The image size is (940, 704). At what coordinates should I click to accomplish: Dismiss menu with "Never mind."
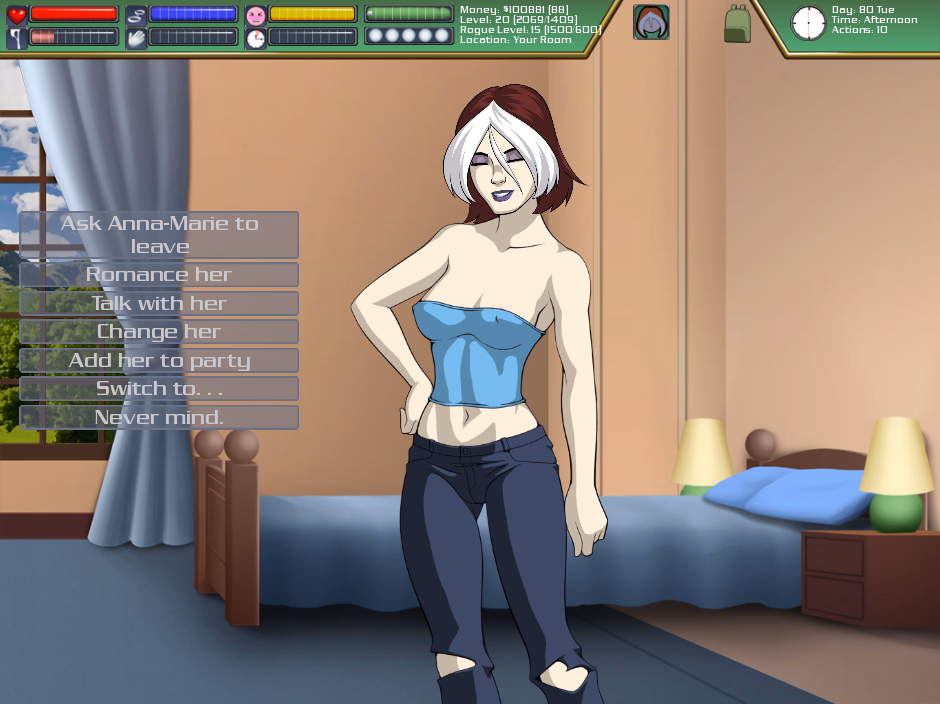pos(159,417)
